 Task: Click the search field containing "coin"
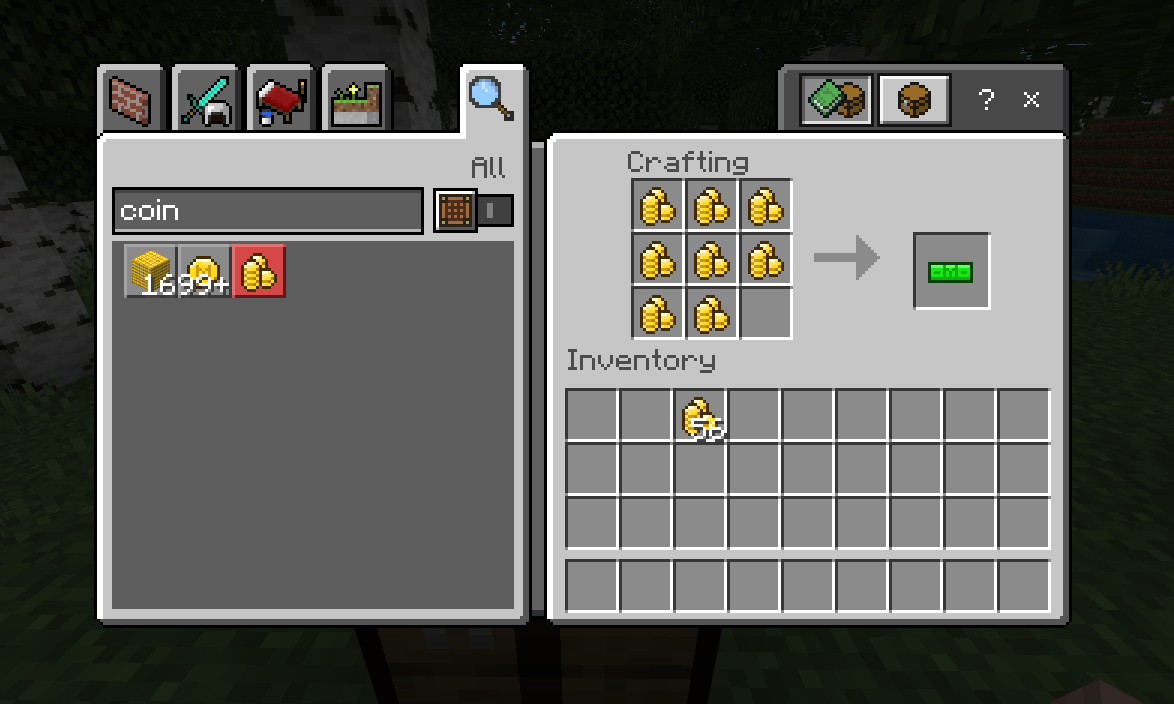point(267,211)
